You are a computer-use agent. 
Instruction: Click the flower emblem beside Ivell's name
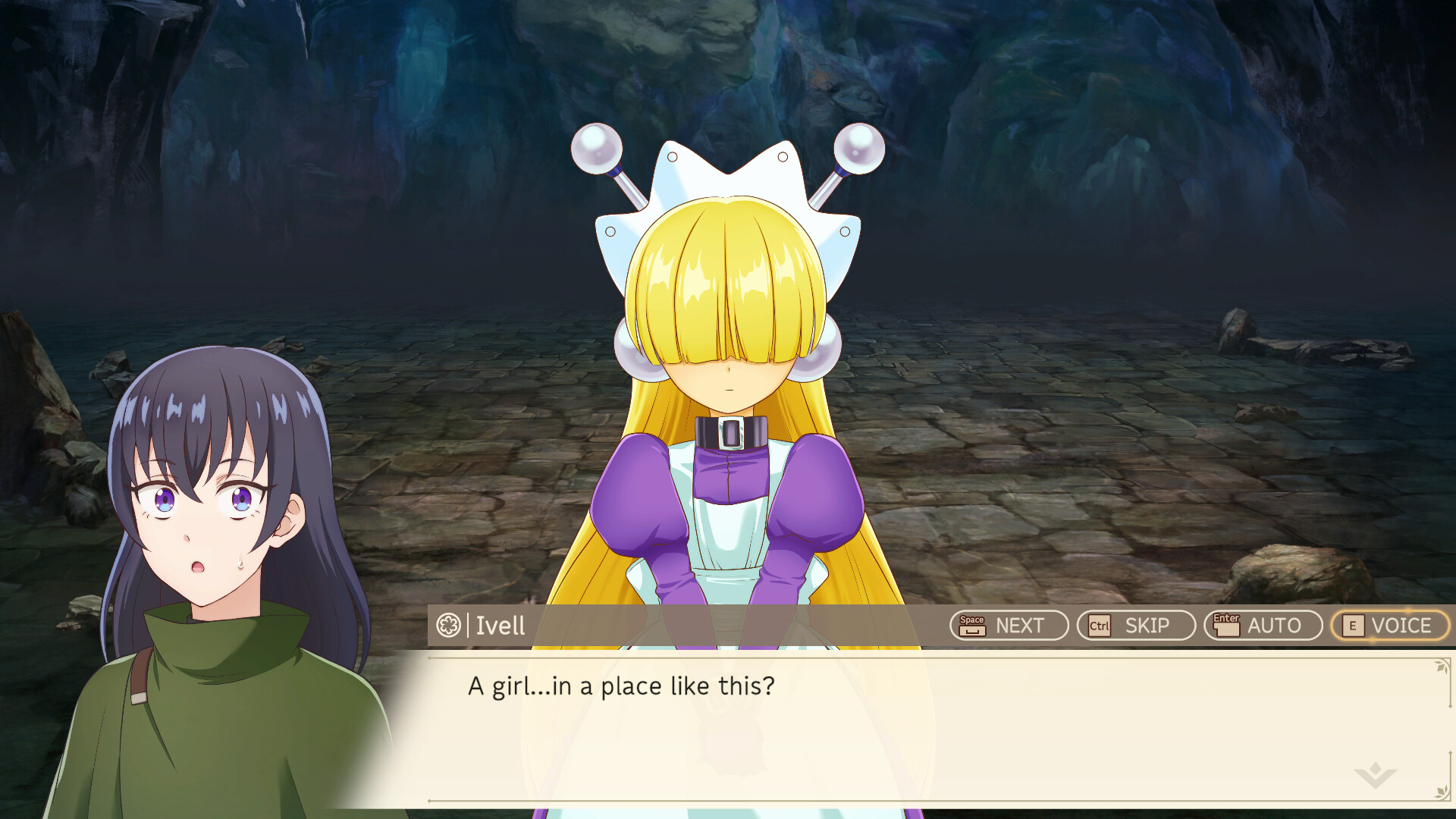447,626
